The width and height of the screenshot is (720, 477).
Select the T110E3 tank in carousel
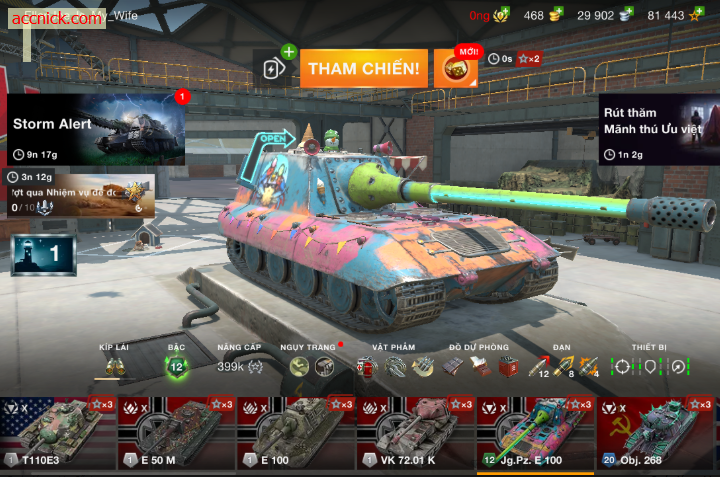[58, 432]
